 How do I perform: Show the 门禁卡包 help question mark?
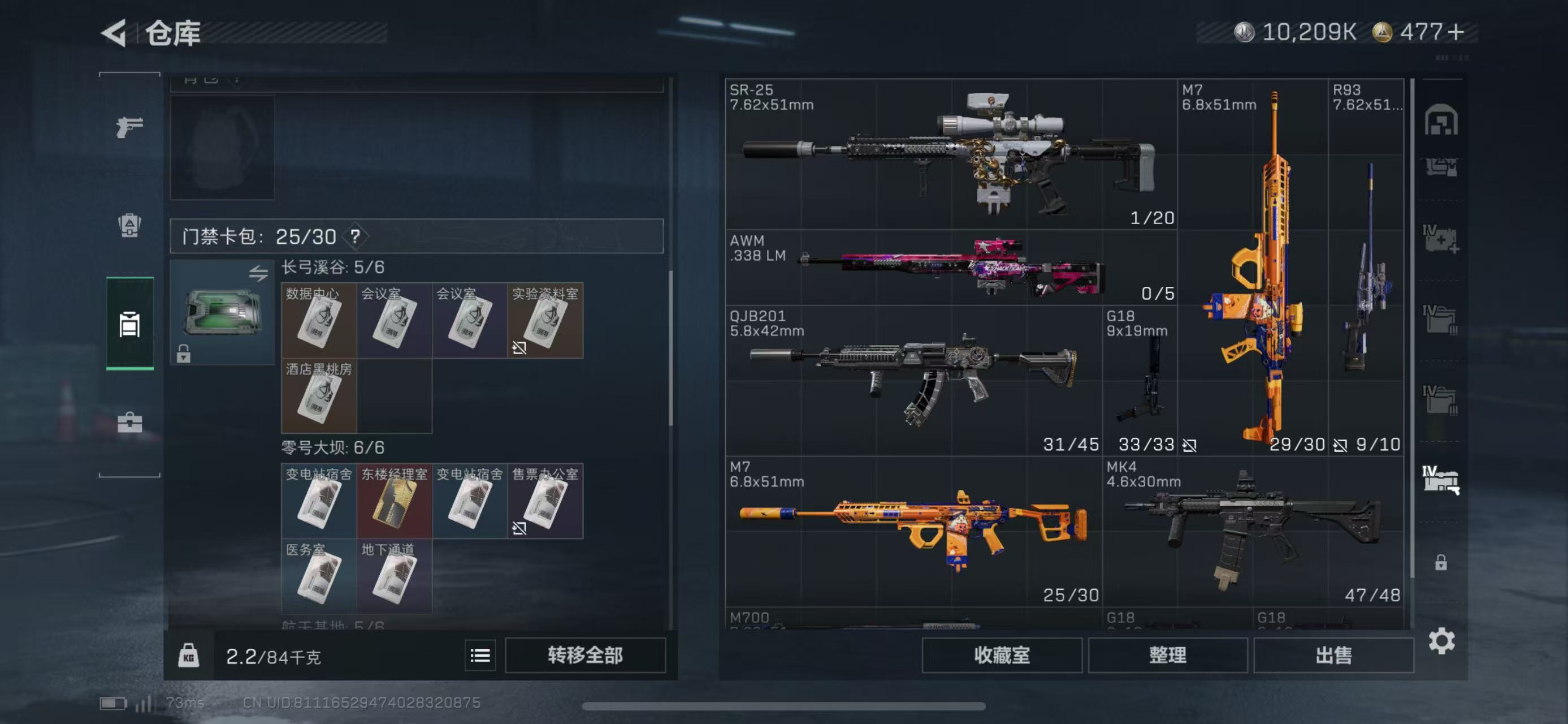(x=355, y=236)
